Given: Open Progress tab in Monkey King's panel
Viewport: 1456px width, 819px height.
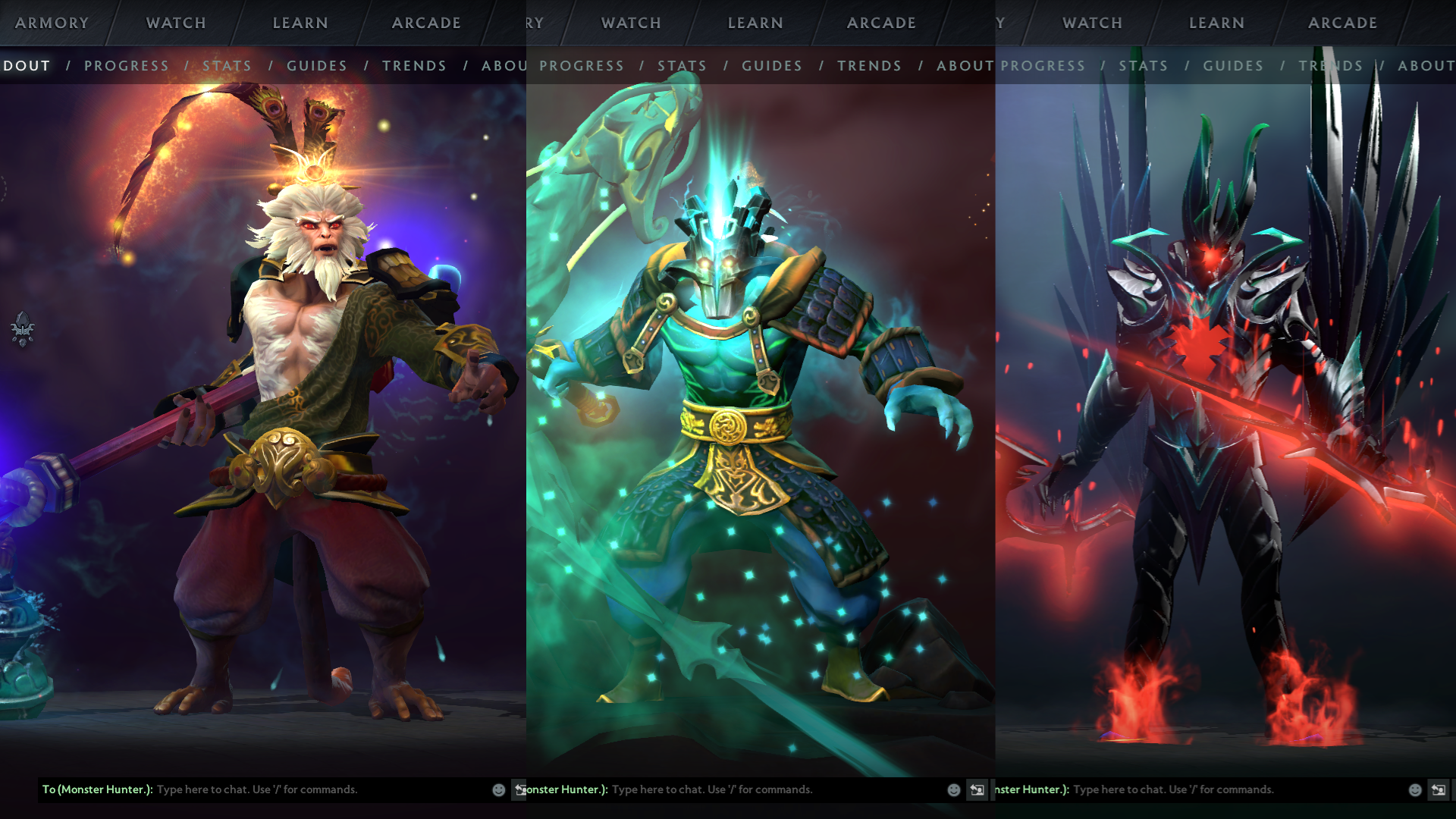Looking at the screenshot, I should point(127,66).
